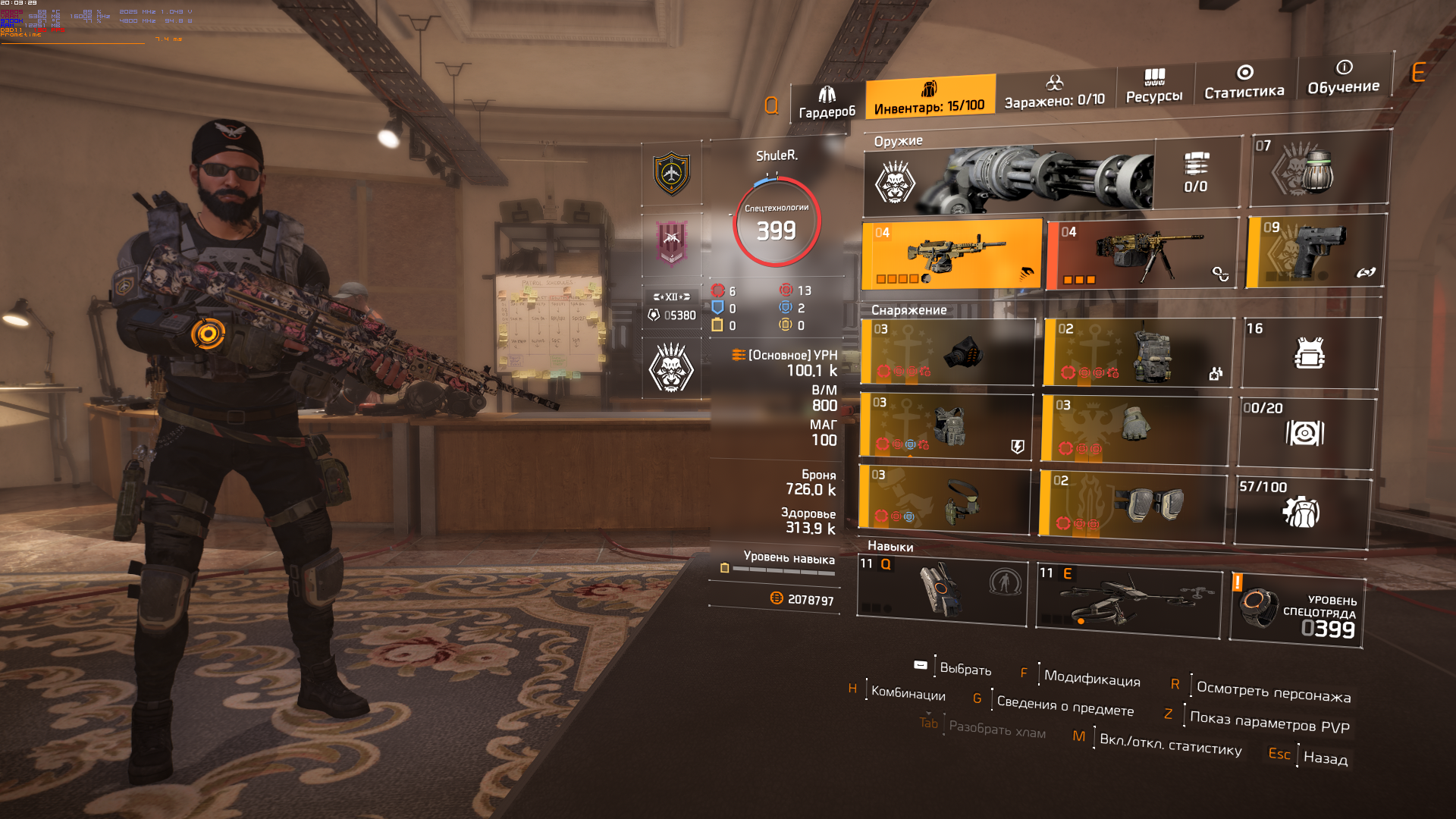Image resolution: width=1456 pixels, height=819 pixels.
Task: Choose the holster gear slot
Action: click(x=945, y=499)
